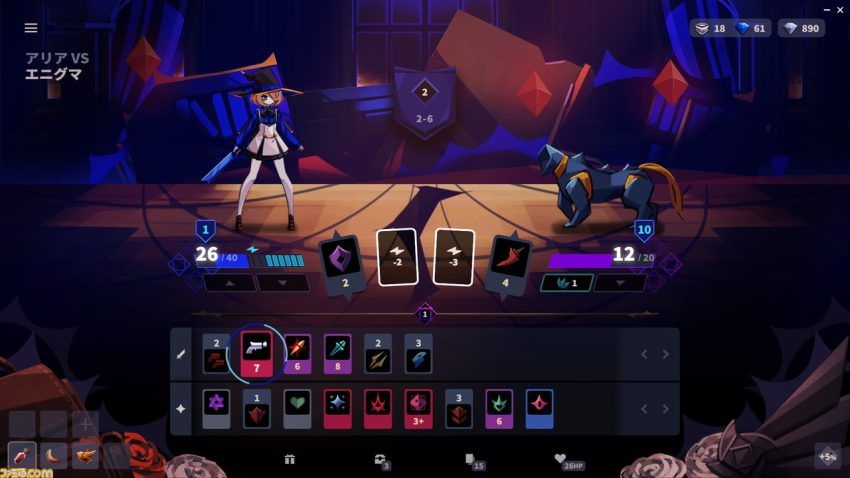The height and width of the screenshot is (478, 850).
Task: Show previous page of spell cards
Action: (x=644, y=409)
